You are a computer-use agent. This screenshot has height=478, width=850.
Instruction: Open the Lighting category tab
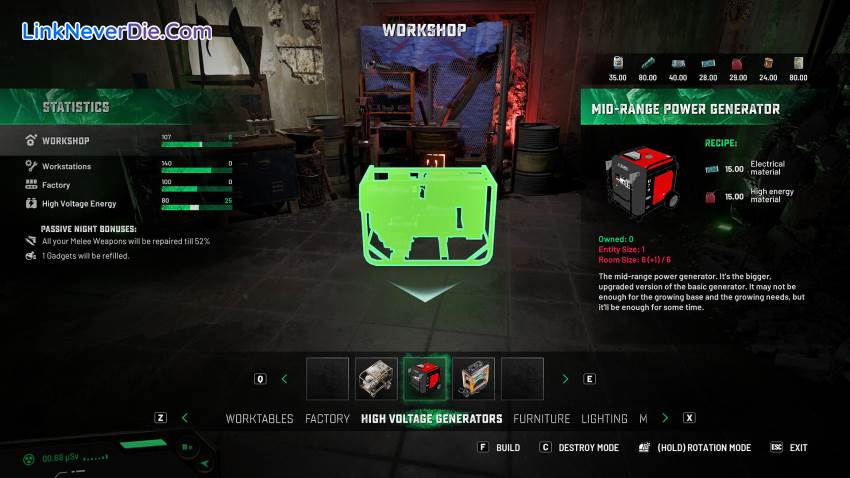click(604, 418)
